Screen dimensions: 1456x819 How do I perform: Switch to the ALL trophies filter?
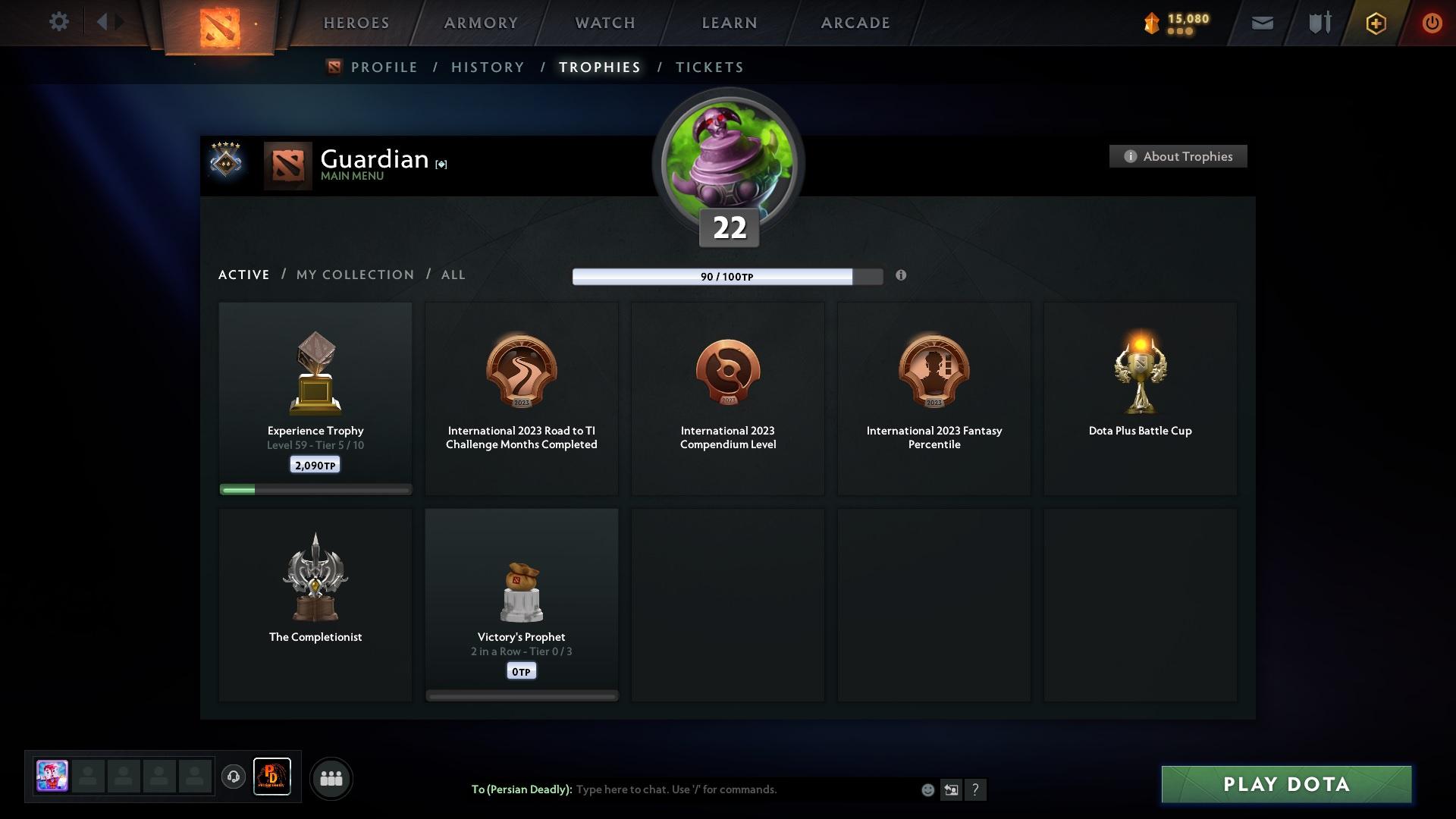coord(453,275)
